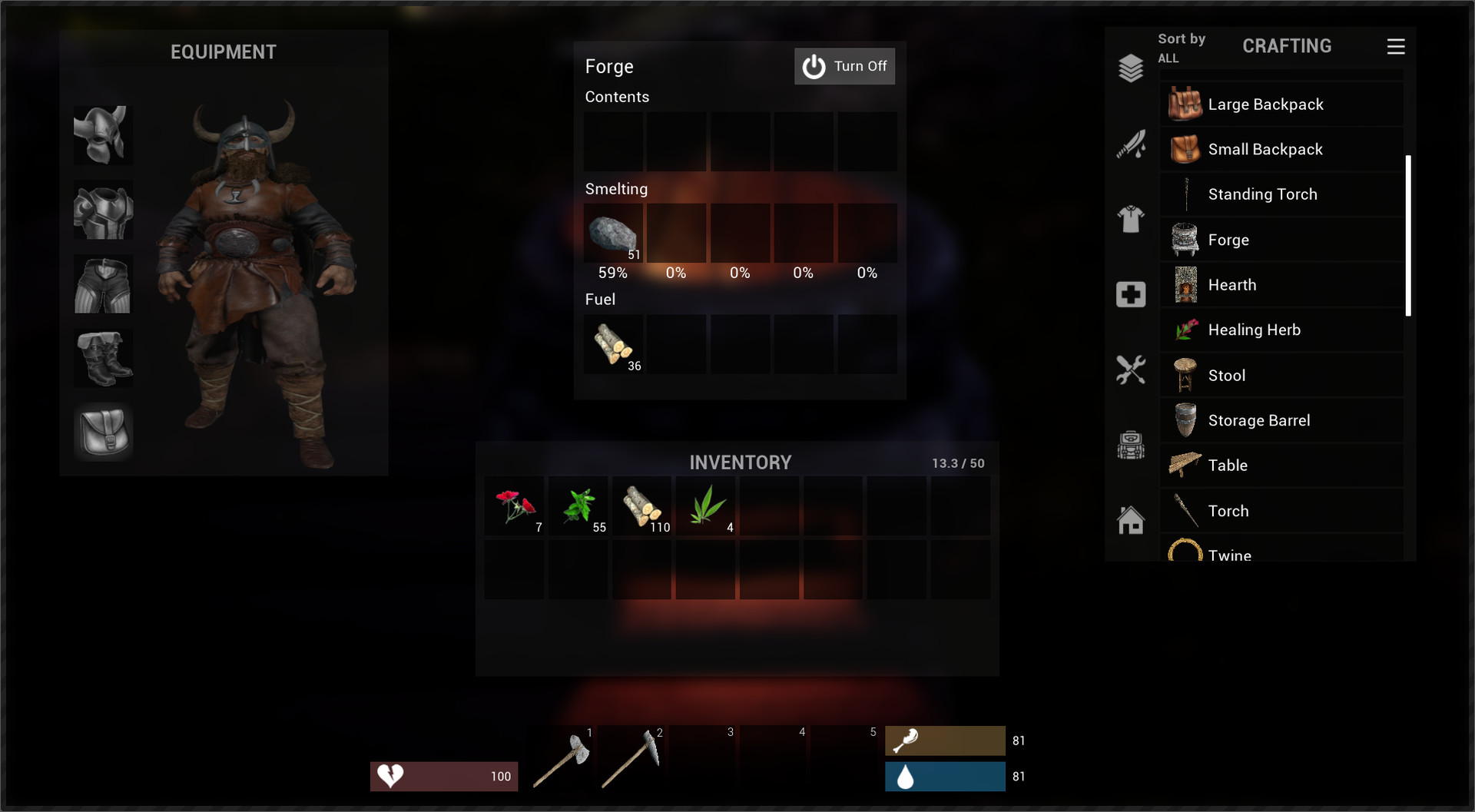Select the Large Backpack recipe

pos(1281,104)
